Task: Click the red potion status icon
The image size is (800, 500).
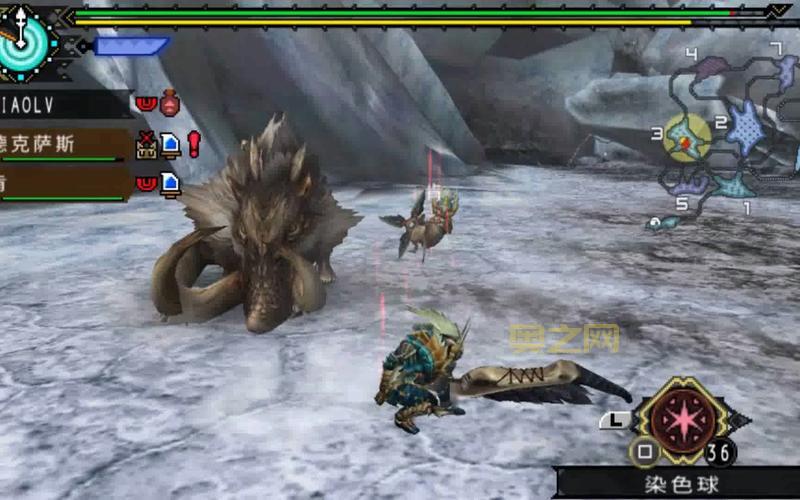Action: click(x=170, y=103)
